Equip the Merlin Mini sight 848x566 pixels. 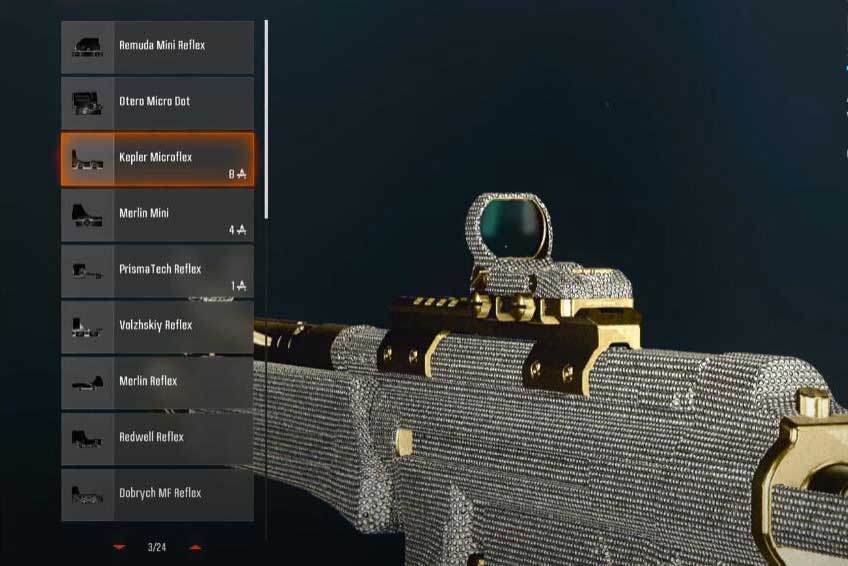click(157, 215)
